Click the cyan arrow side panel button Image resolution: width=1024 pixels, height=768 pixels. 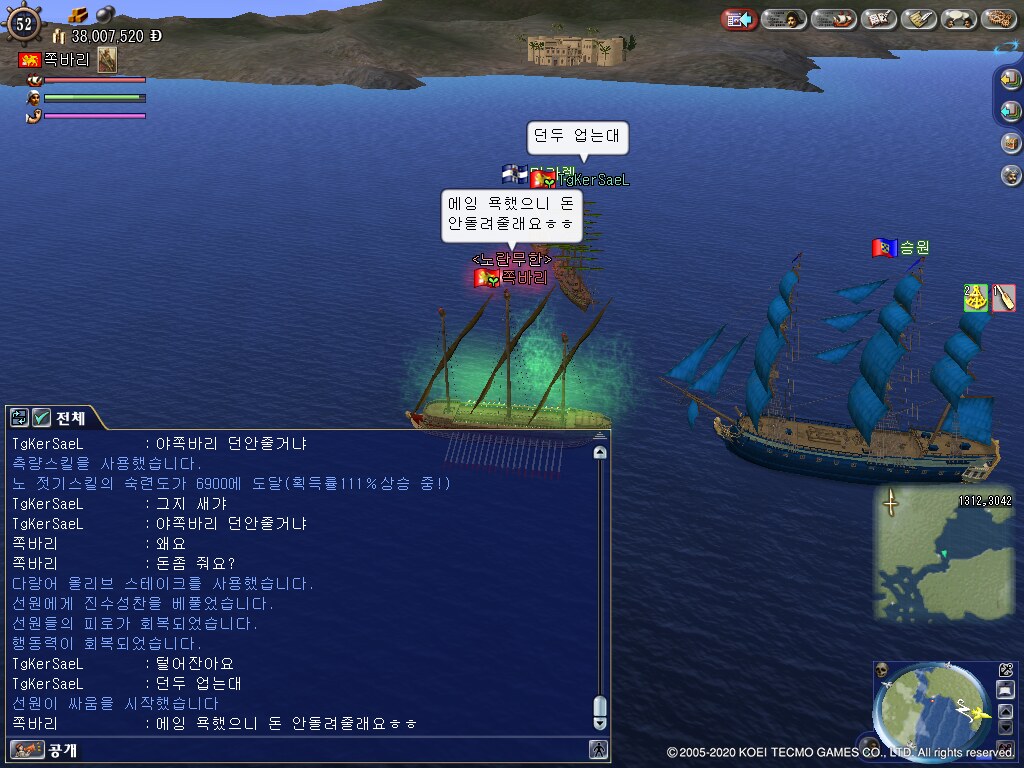[x=1011, y=110]
